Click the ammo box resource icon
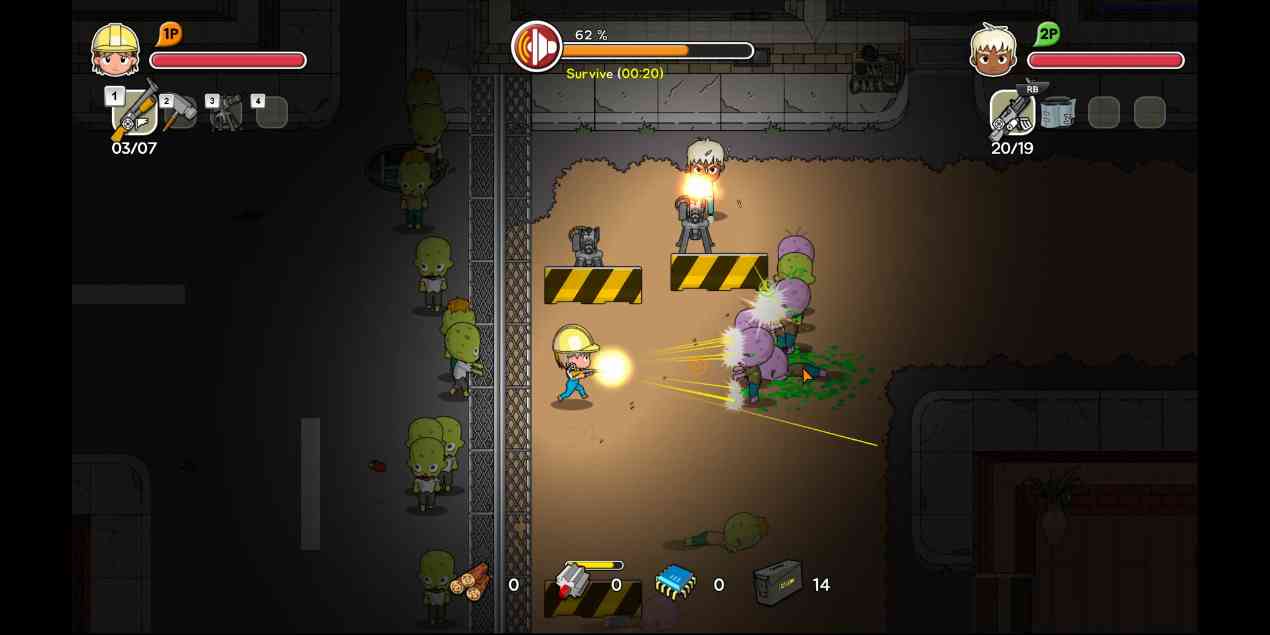 [778, 582]
